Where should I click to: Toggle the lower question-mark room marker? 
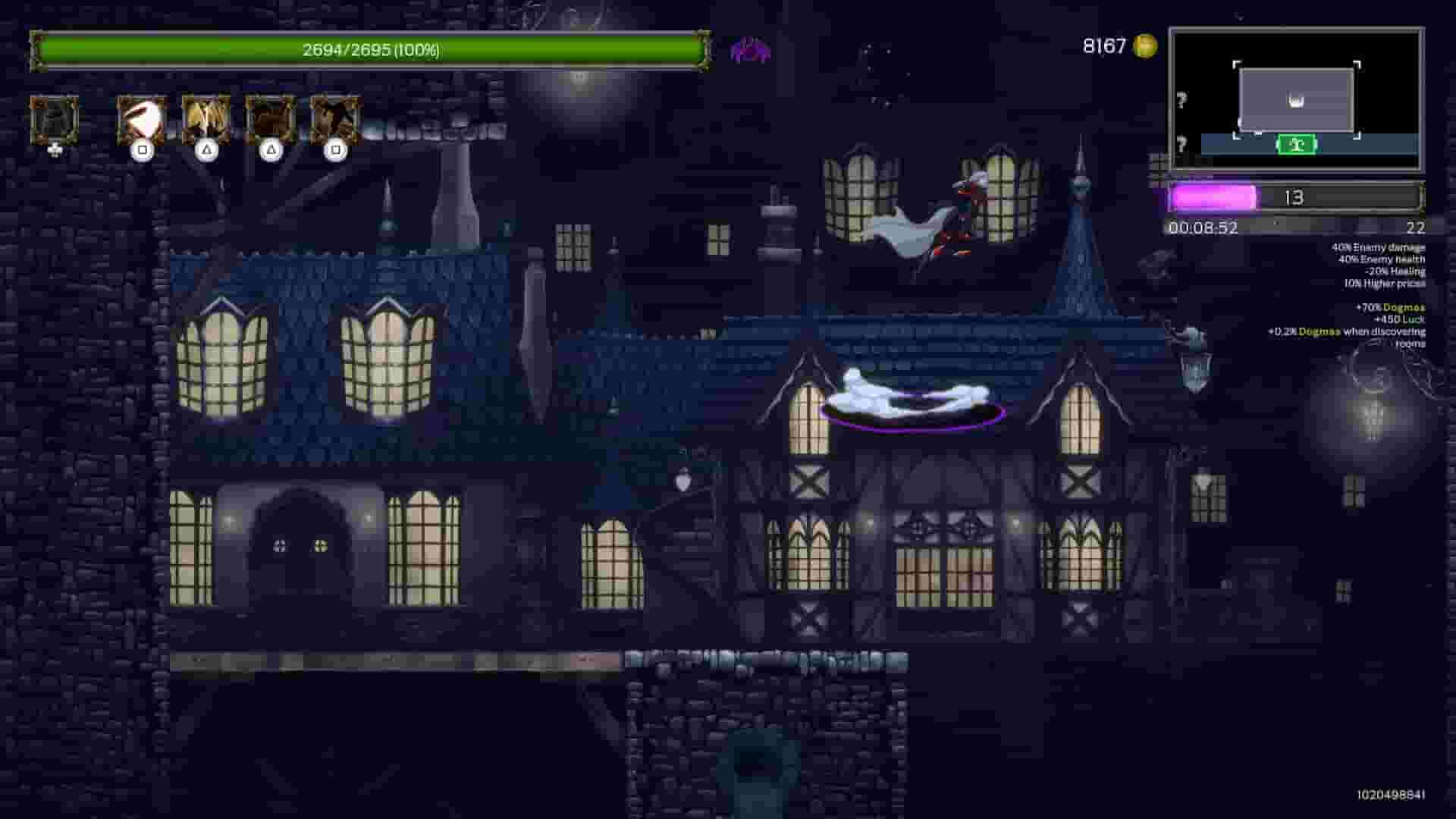1181,141
